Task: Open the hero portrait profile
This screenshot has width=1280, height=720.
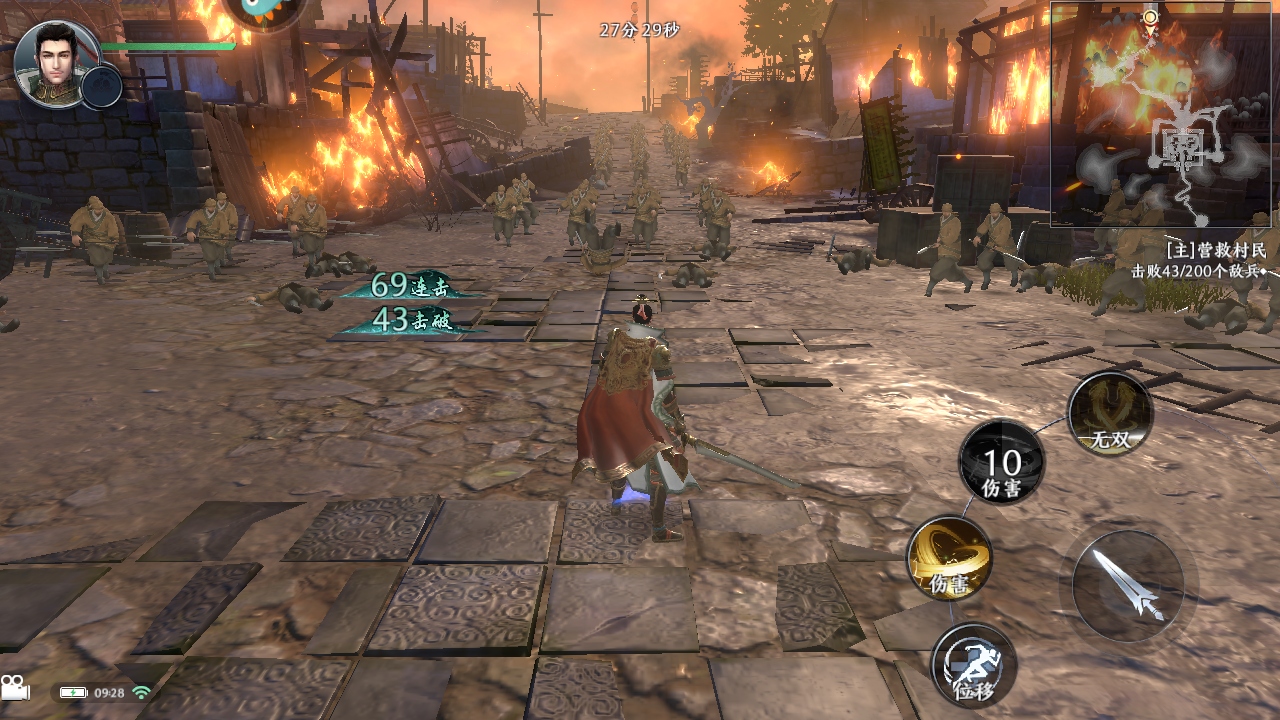Action: [56, 62]
